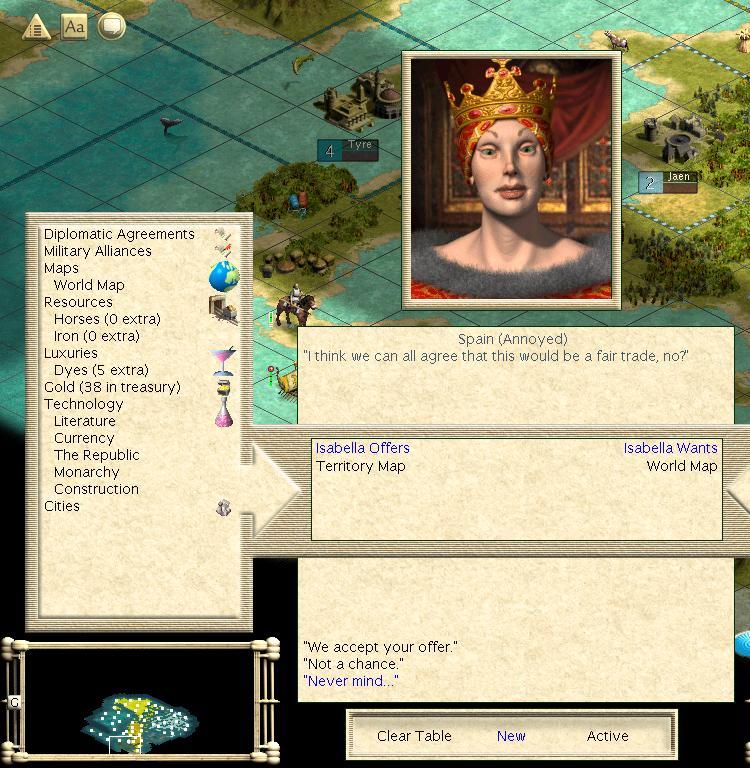Viewport: 750px width, 768px height.
Task: Select Currency technology to trade
Action: click(x=84, y=438)
